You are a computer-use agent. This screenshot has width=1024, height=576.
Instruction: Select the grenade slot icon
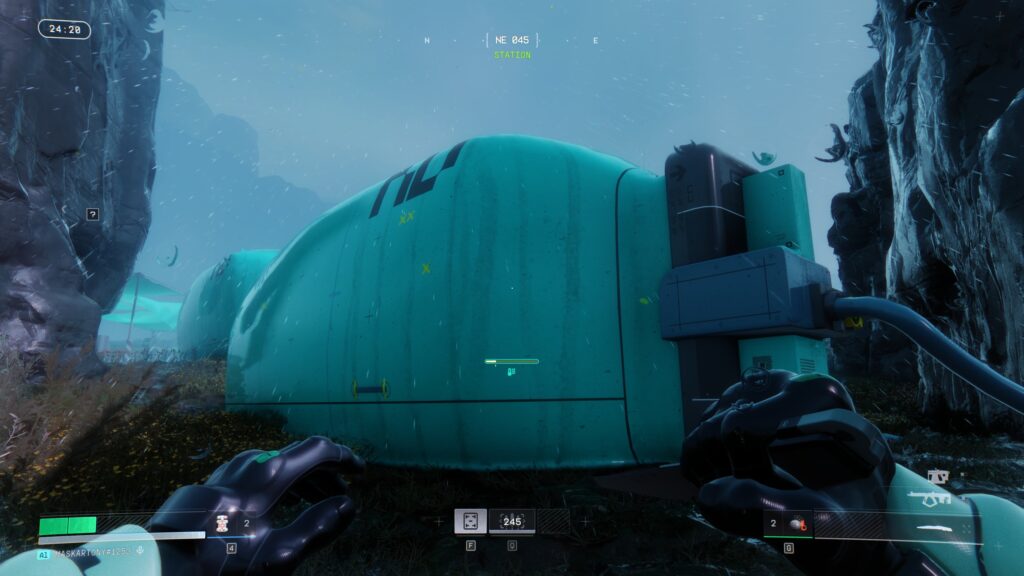pyautogui.click(x=797, y=522)
